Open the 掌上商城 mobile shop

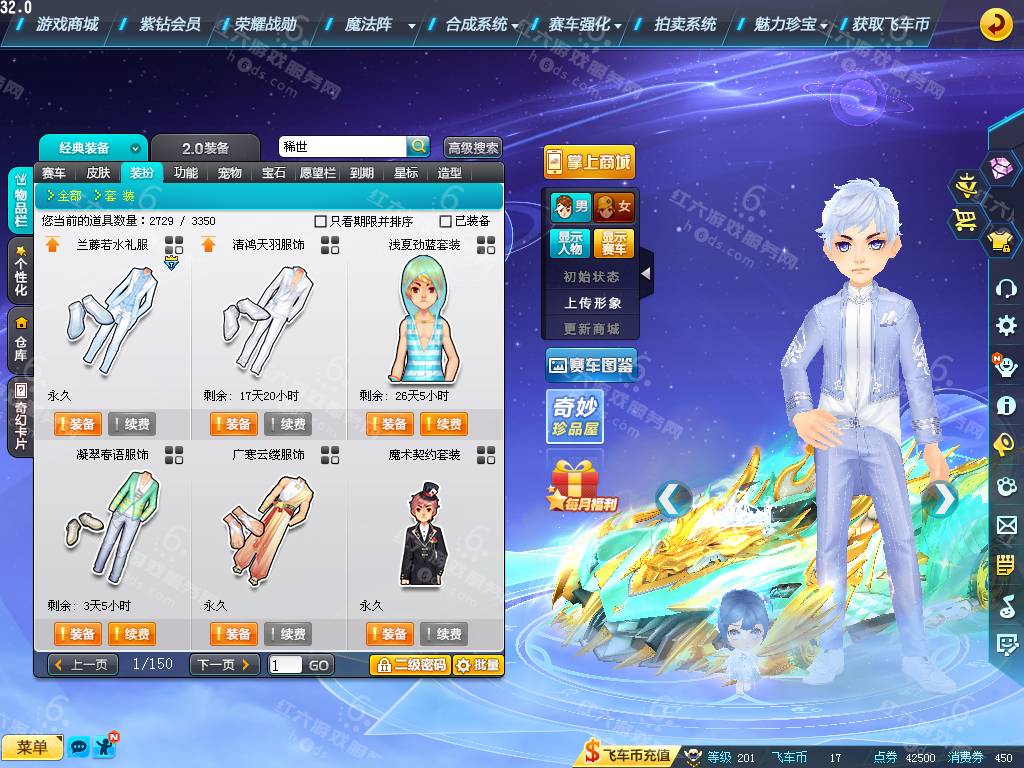point(589,162)
